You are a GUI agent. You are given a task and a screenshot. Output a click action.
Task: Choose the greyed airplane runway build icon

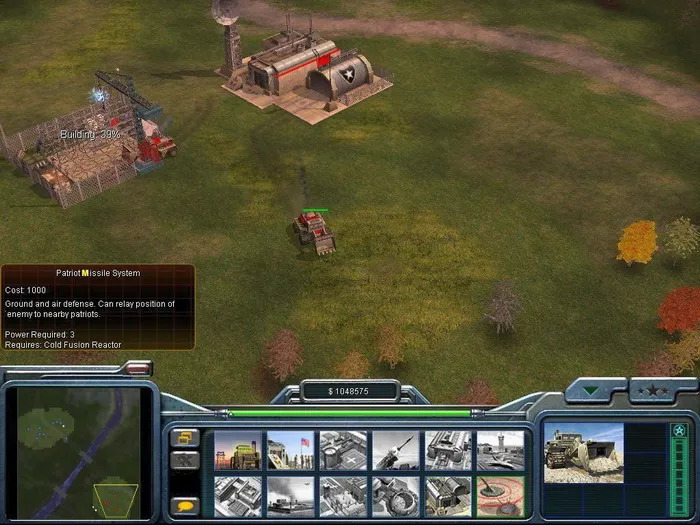click(x=290, y=495)
